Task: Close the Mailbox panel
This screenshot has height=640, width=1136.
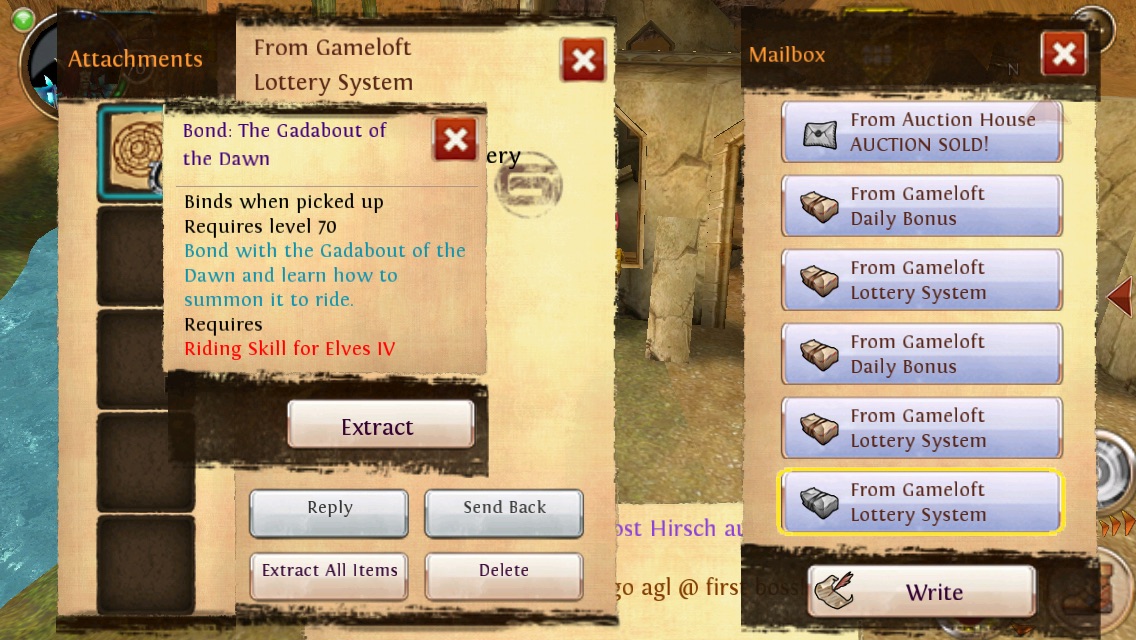Action: pos(1063,55)
